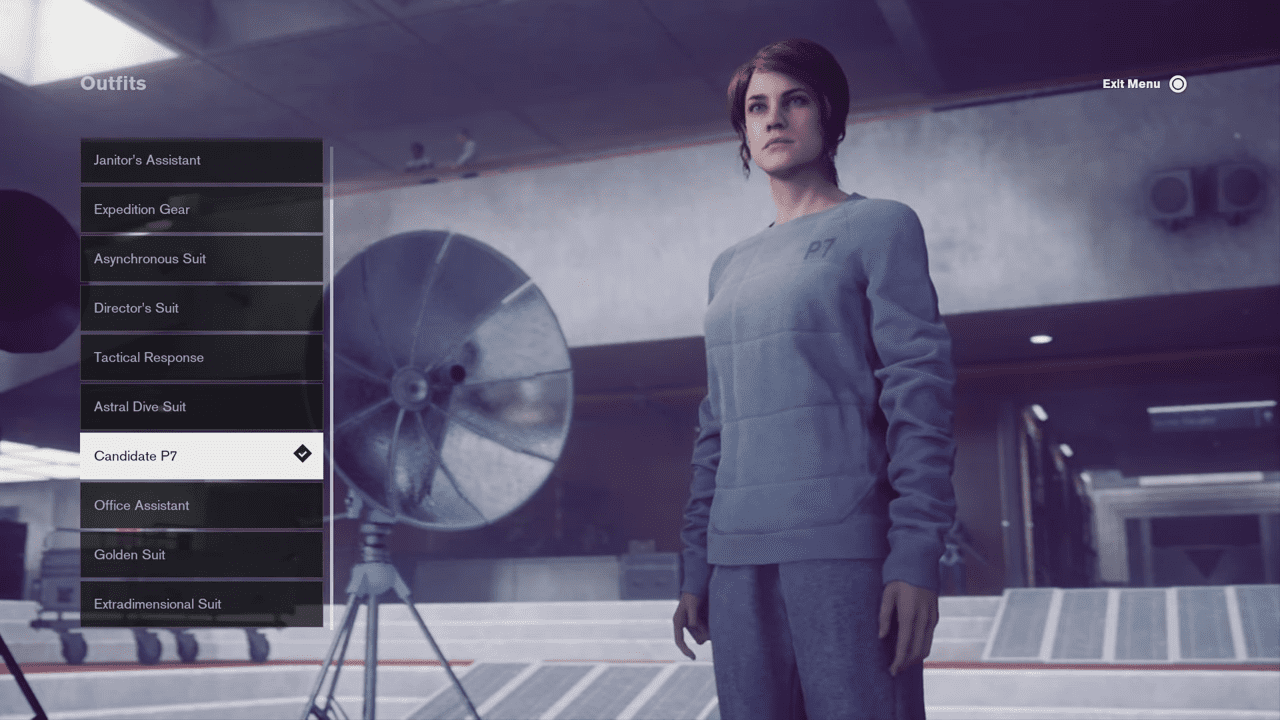Choose the Astral Dive Suit
Screen dimensions: 1280x720
pos(201,407)
